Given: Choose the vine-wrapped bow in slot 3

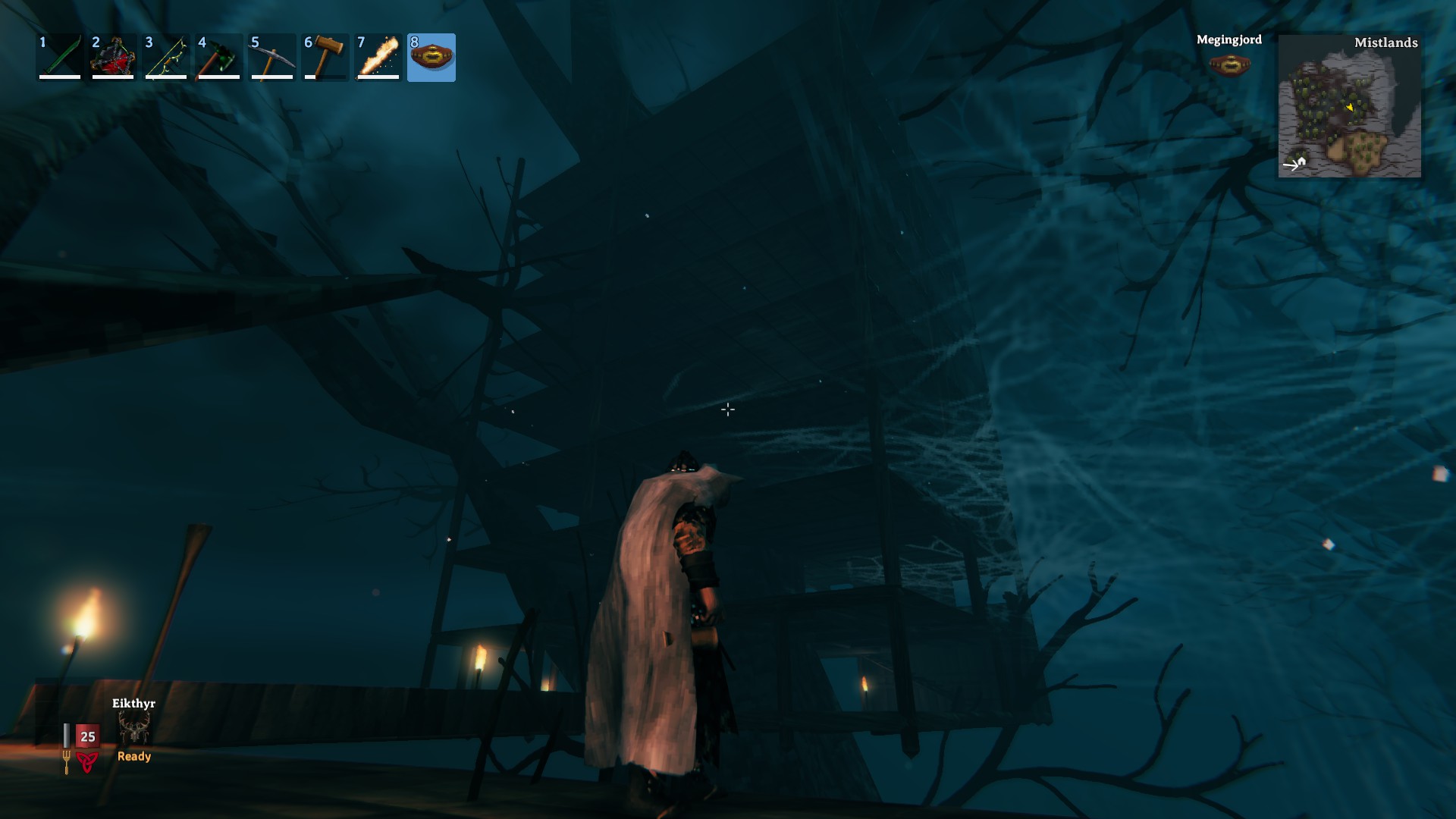Looking at the screenshot, I should 166,57.
